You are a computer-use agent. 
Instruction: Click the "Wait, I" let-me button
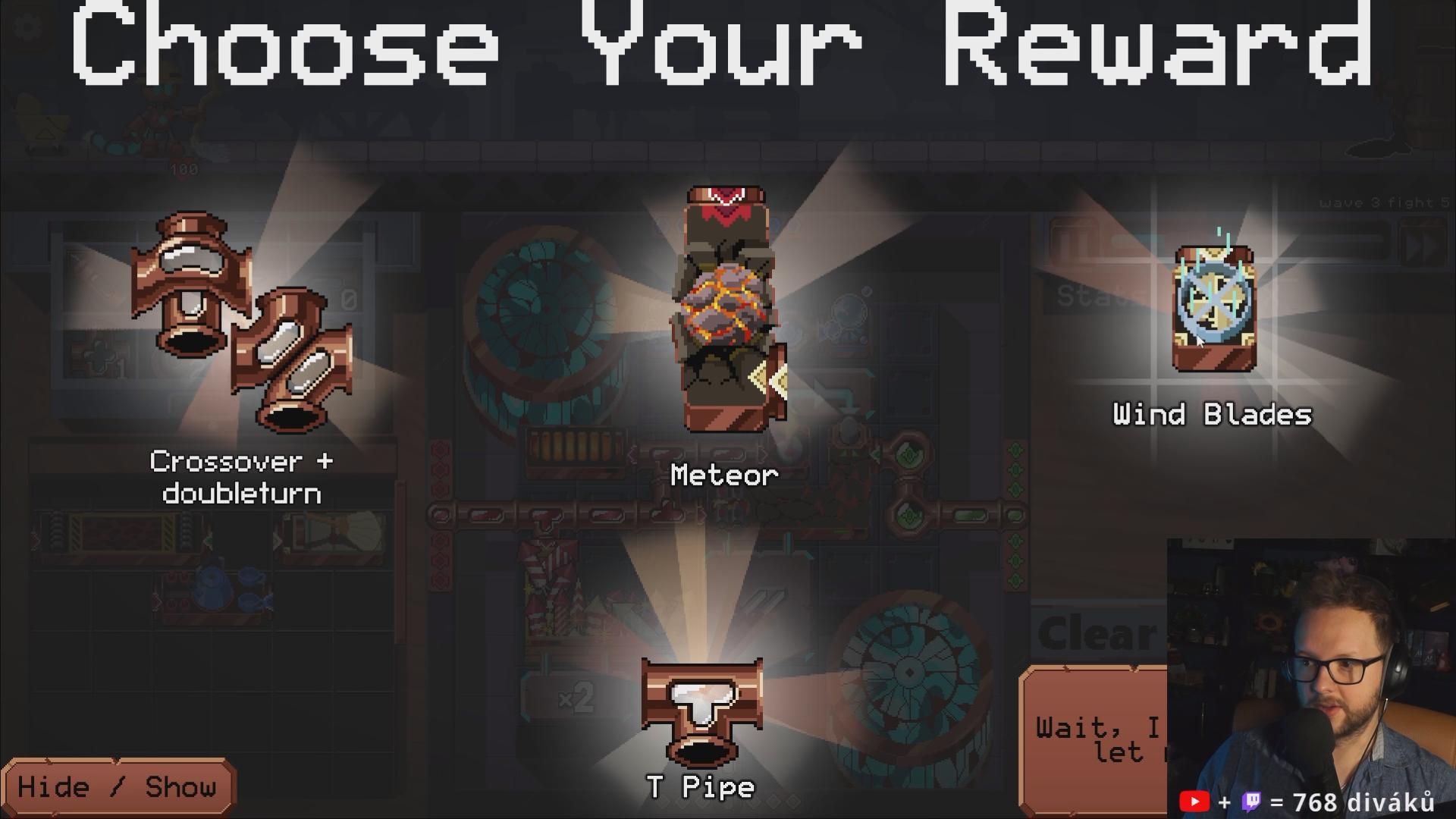point(1096,739)
